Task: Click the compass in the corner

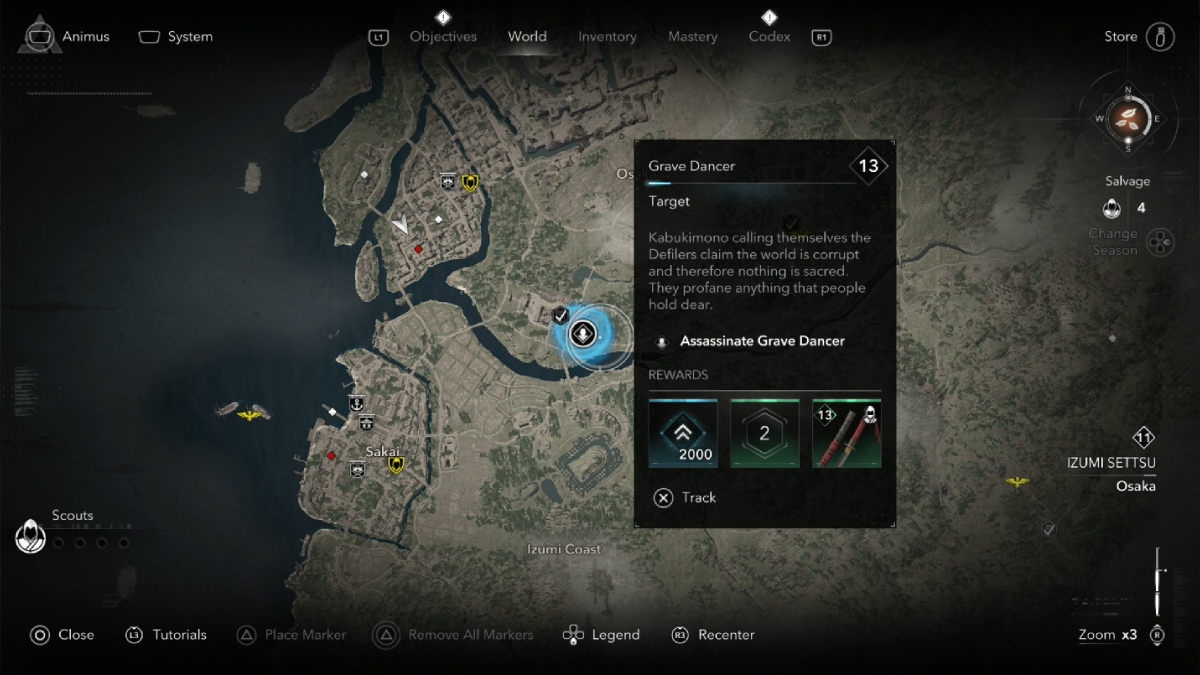Action: point(1129,118)
